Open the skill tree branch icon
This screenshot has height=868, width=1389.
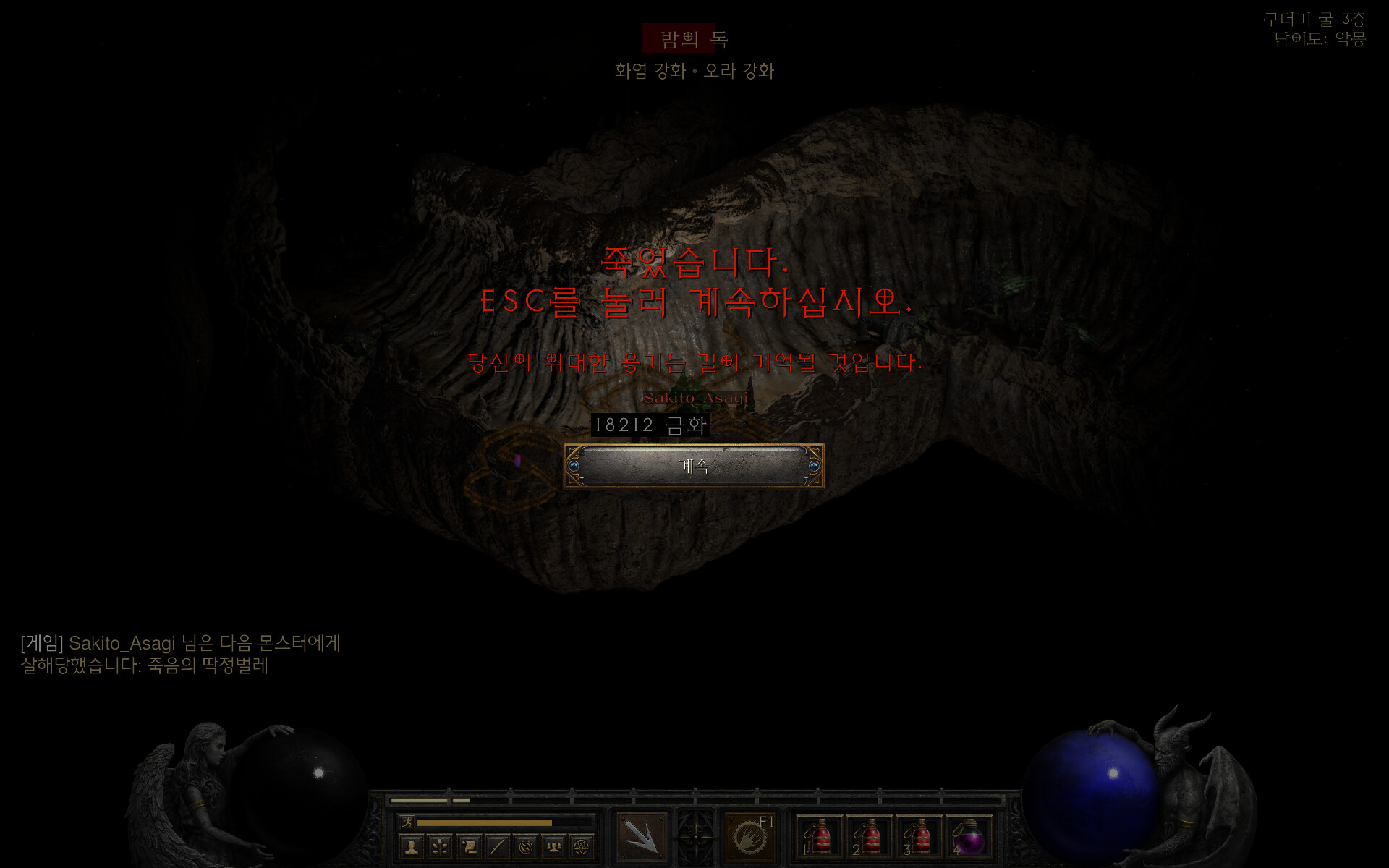pos(440,846)
